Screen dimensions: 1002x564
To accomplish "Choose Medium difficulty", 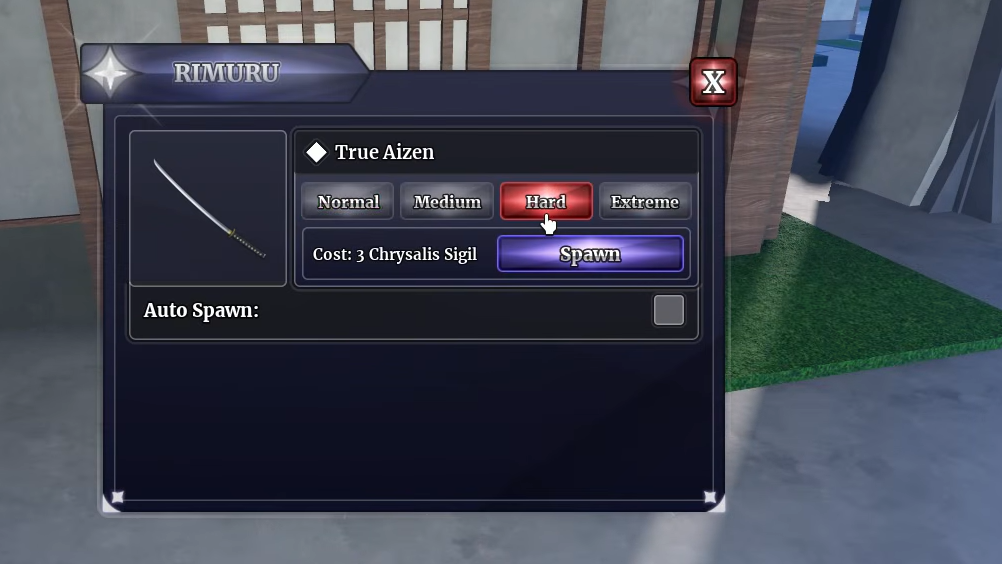I will click(447, 202).
